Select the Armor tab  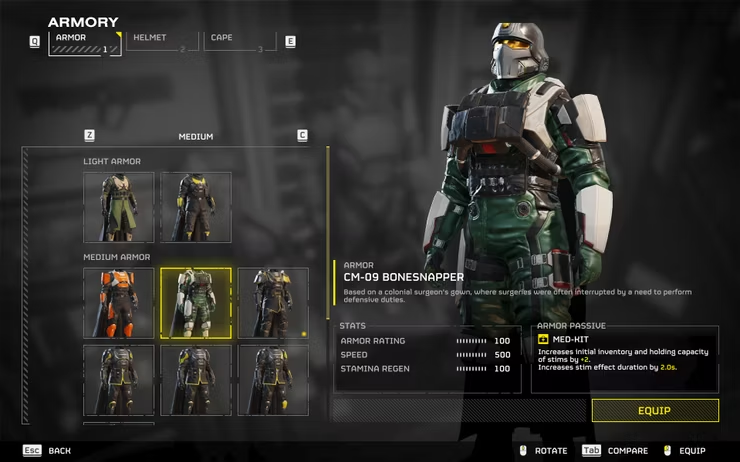click(x=84, y=43)
